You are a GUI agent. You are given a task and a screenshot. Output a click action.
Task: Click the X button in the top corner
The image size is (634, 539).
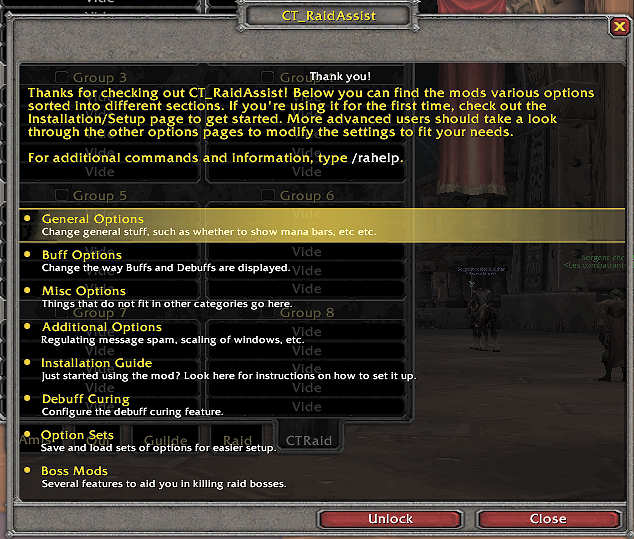tap(619, 27)
